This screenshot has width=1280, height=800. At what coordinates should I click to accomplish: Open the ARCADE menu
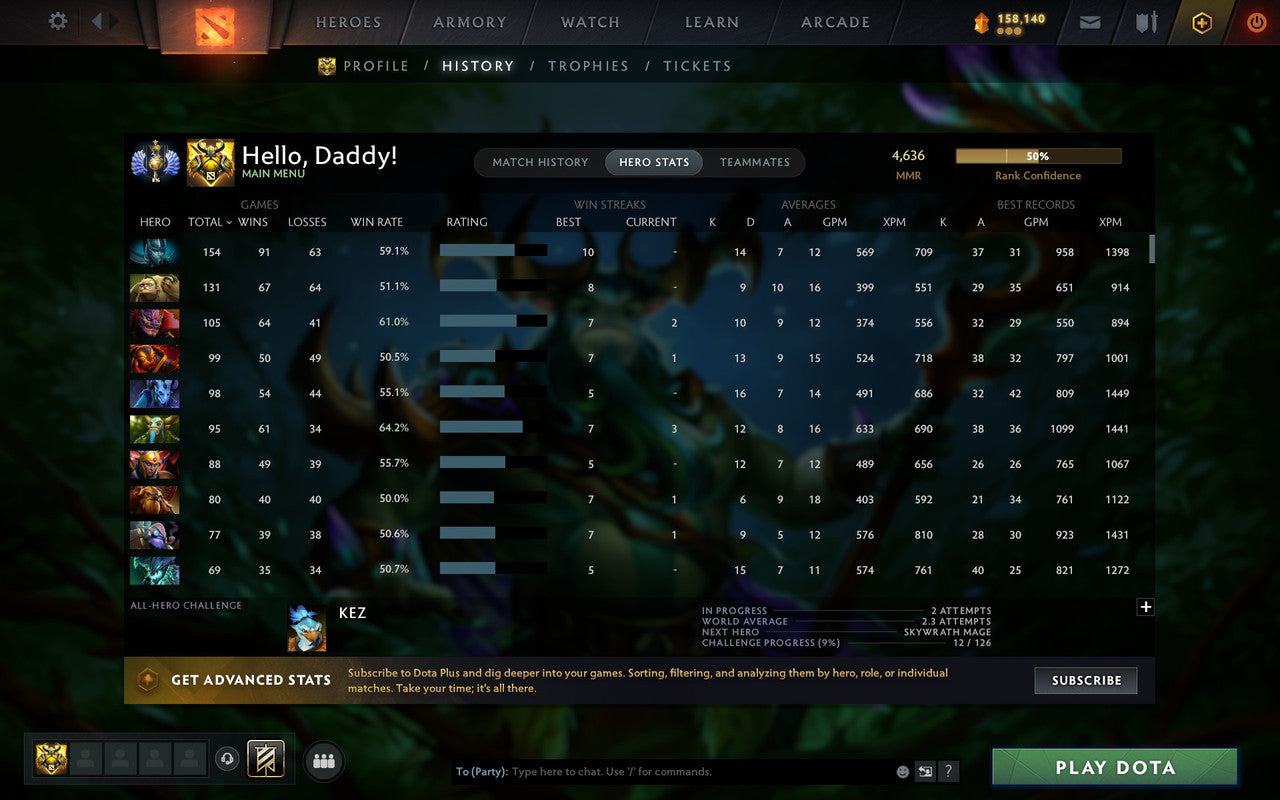pyautogui.click(x=835, y=22)
